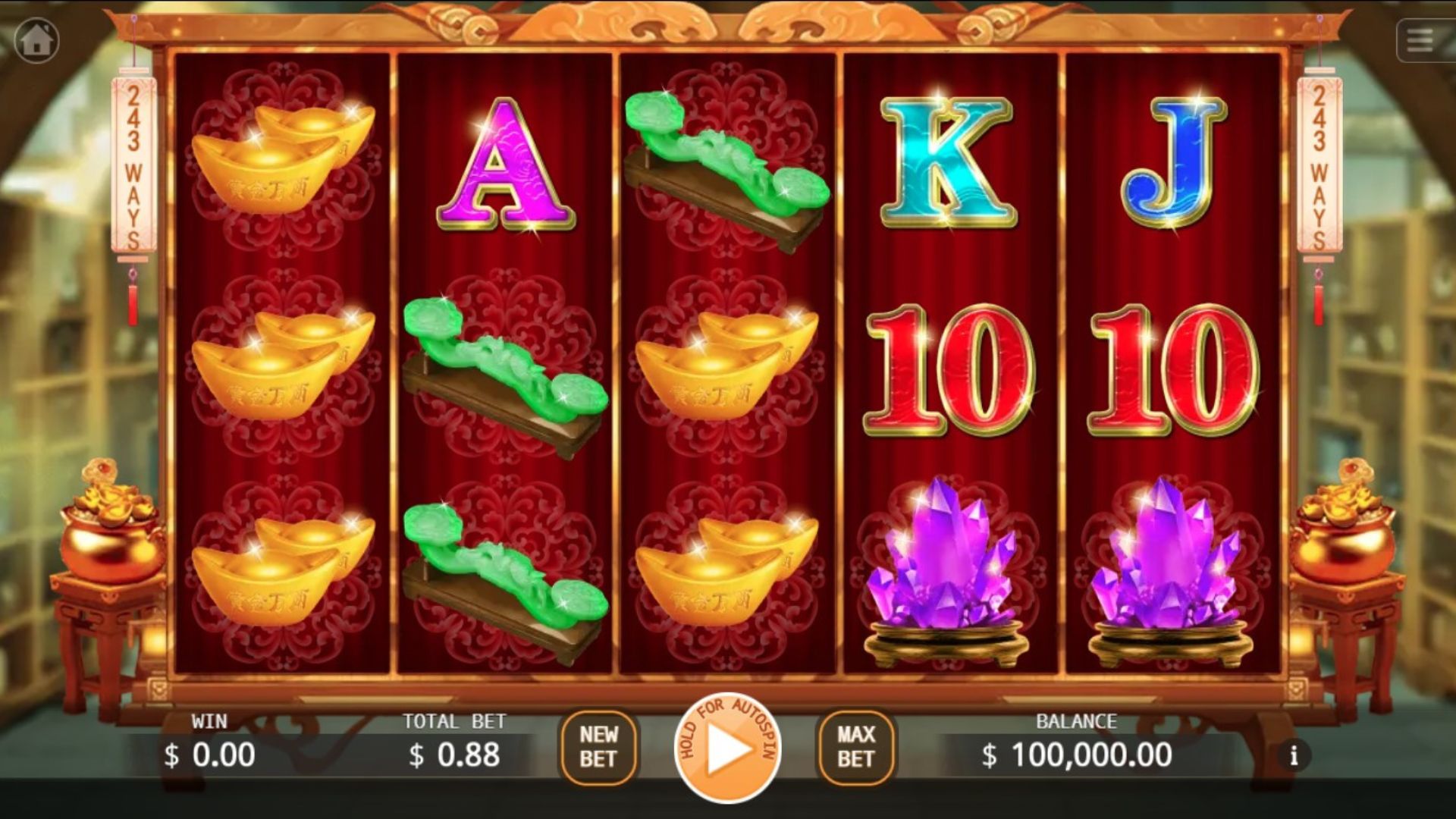
Task: Spin the reels with the orange play button
Action: pyautogui.click(x=727, y=748)
